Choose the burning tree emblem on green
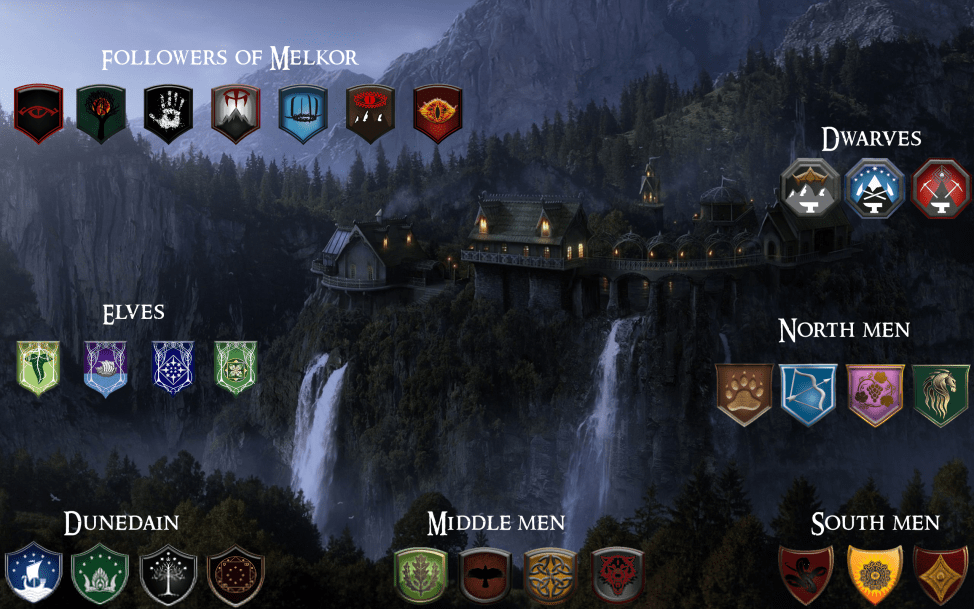Screen dimensions: 974x609 pos(101,111)
